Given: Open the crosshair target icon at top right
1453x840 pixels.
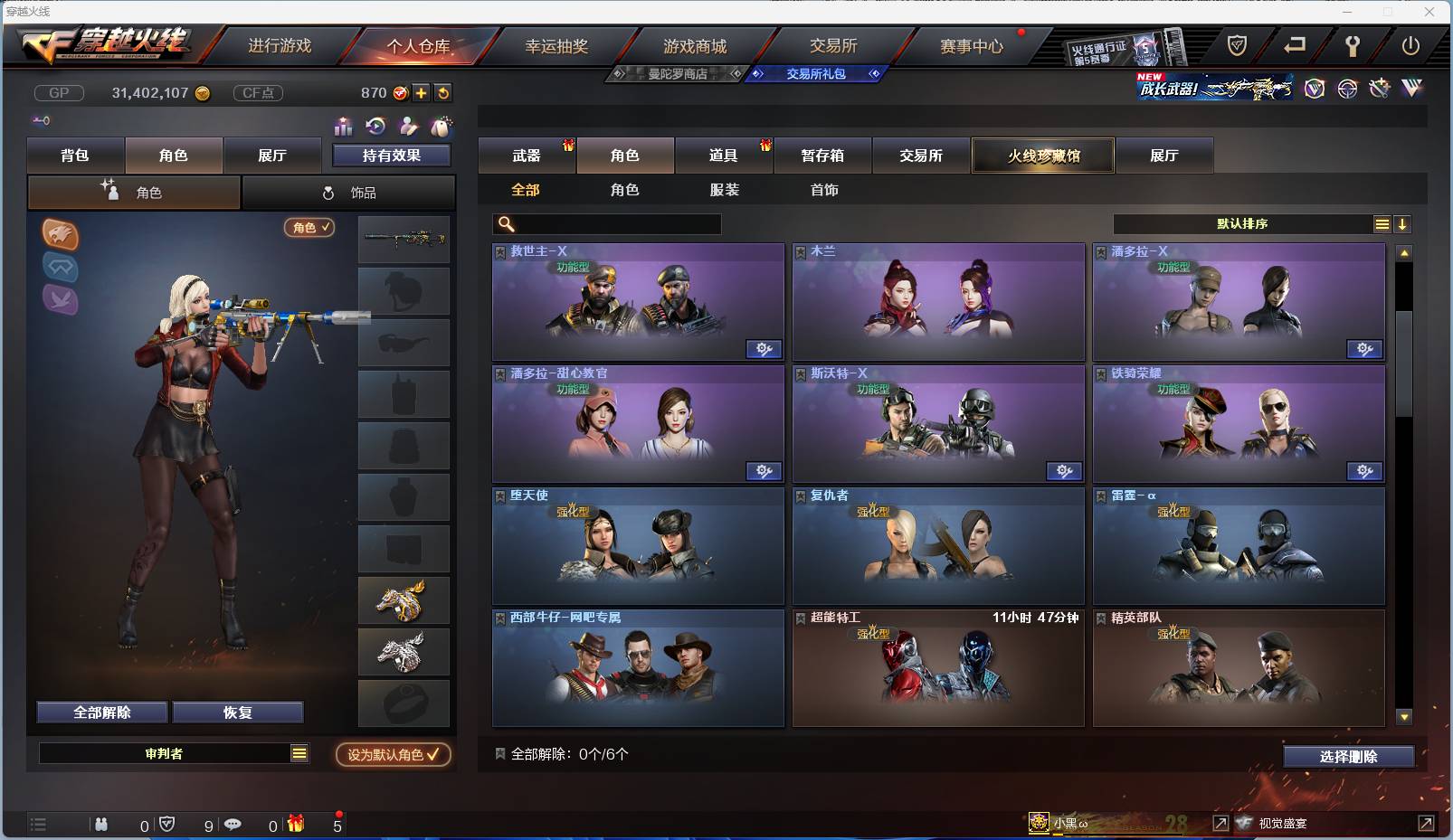Looking at the screenshot, I should [x=1347, y=90].
